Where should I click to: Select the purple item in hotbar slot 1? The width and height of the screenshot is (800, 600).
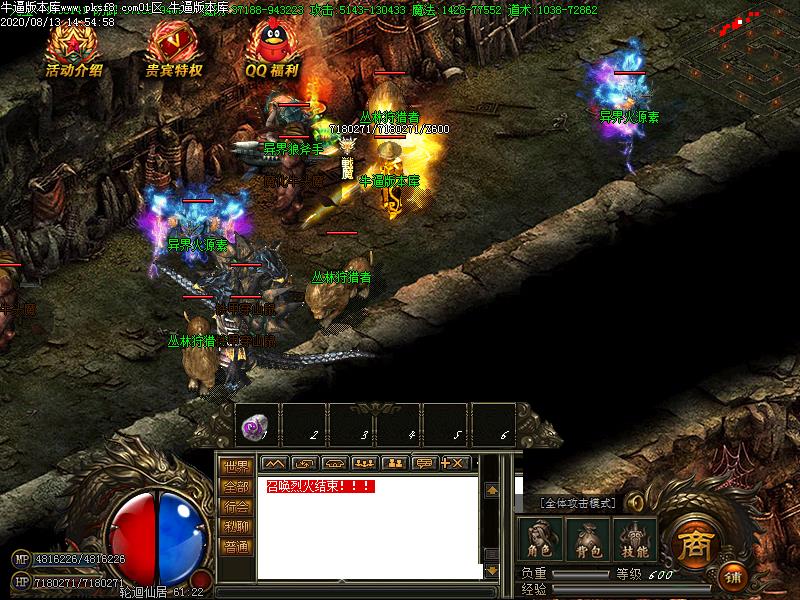point(257,425)
